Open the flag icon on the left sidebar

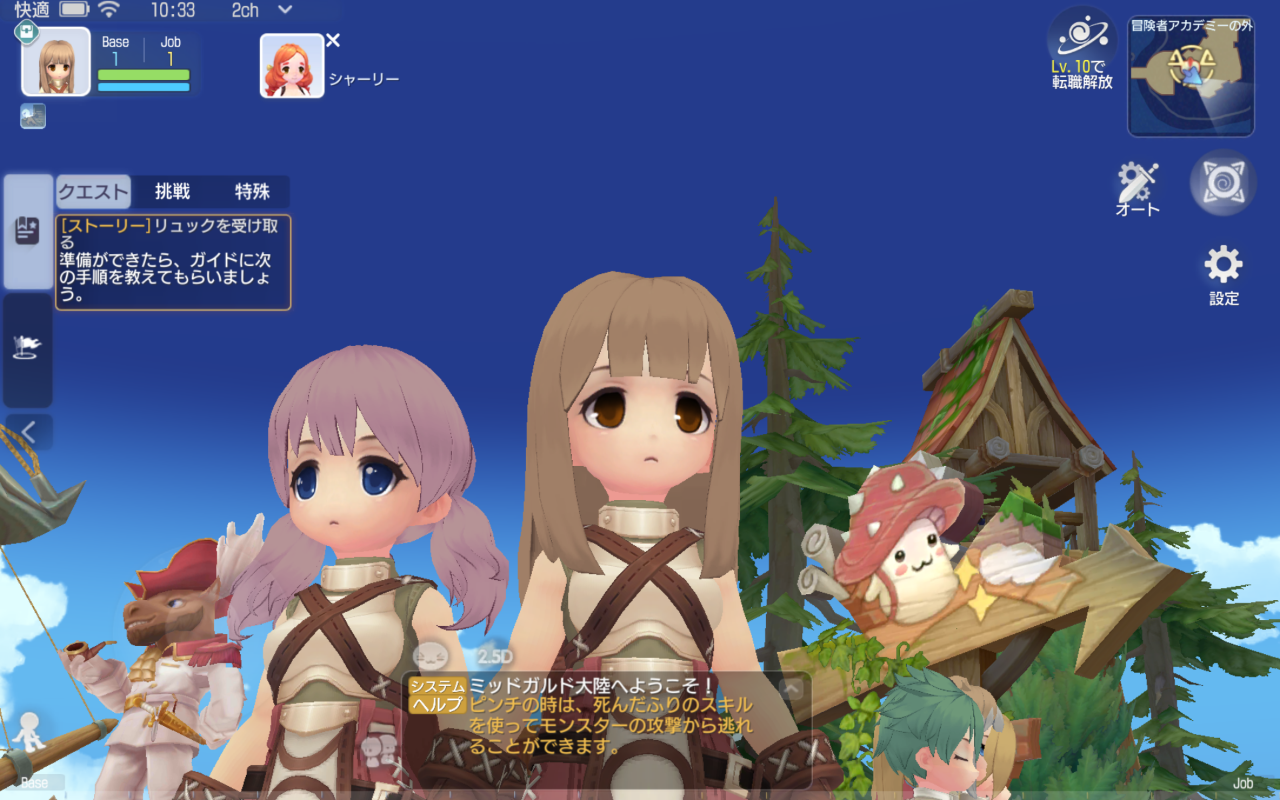(28, 348)
